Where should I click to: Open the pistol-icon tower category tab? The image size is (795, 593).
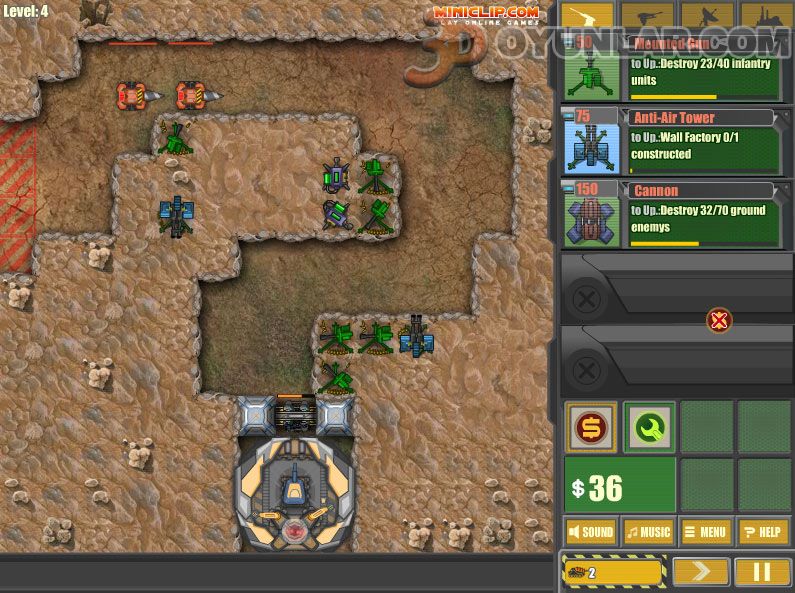[646, 16]
